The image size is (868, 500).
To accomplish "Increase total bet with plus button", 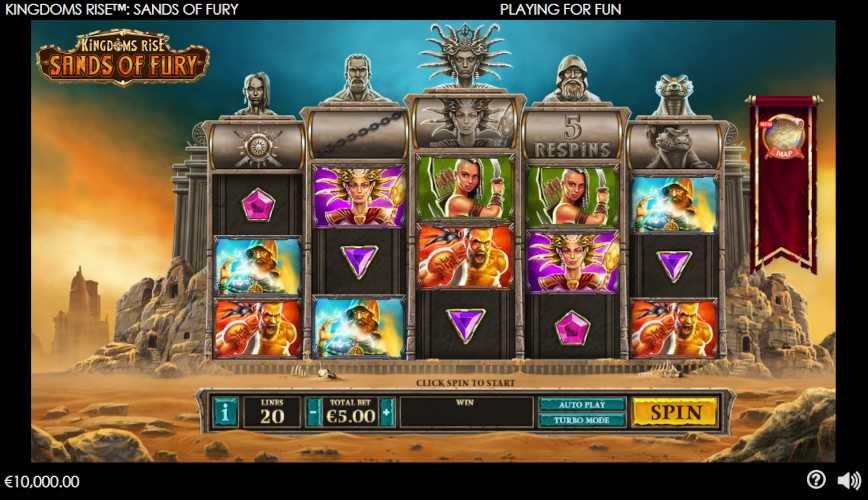I will click(386, 412).
